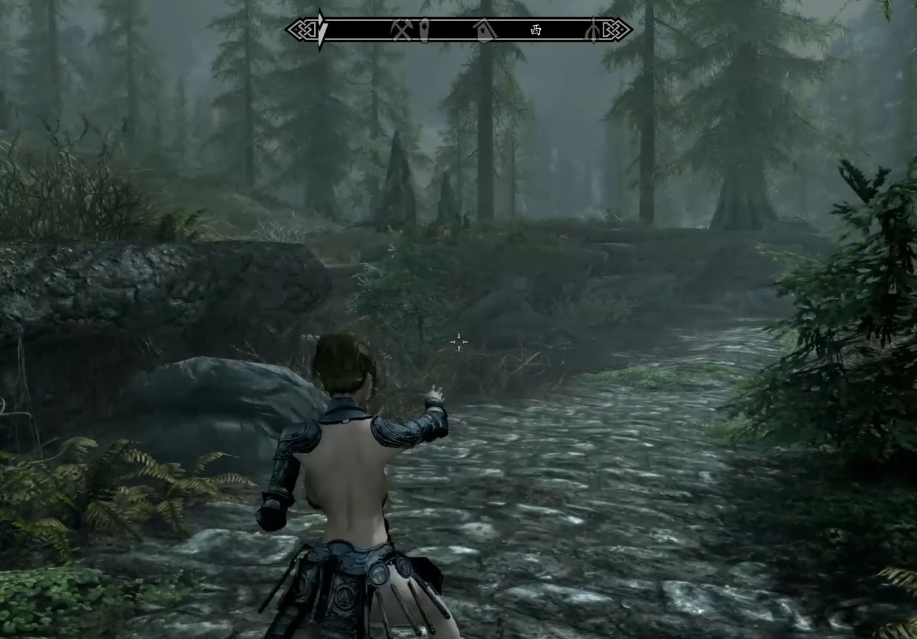Select the standing stone marker on compass

pos(424,29)
